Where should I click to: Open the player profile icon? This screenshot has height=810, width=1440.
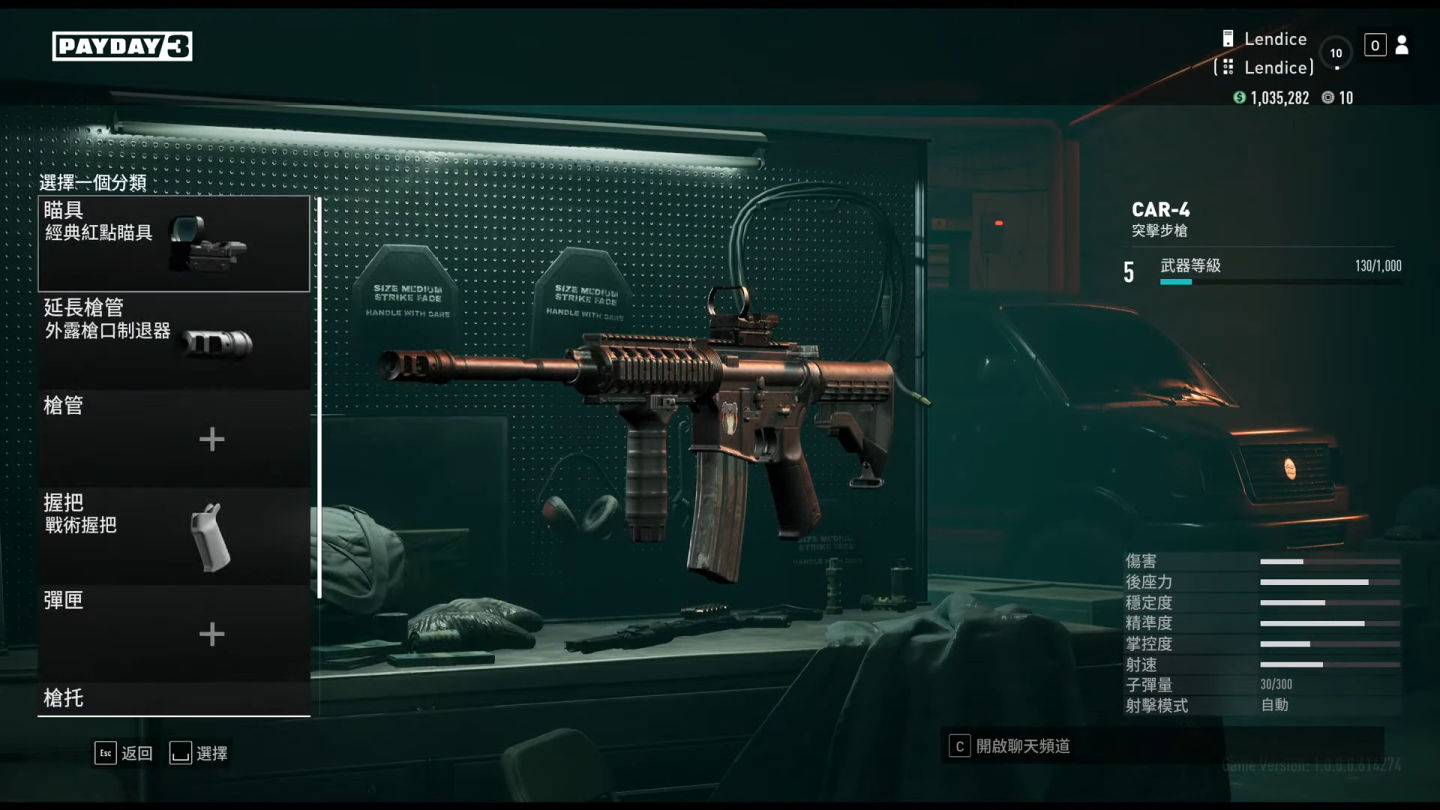(1402, 45)
